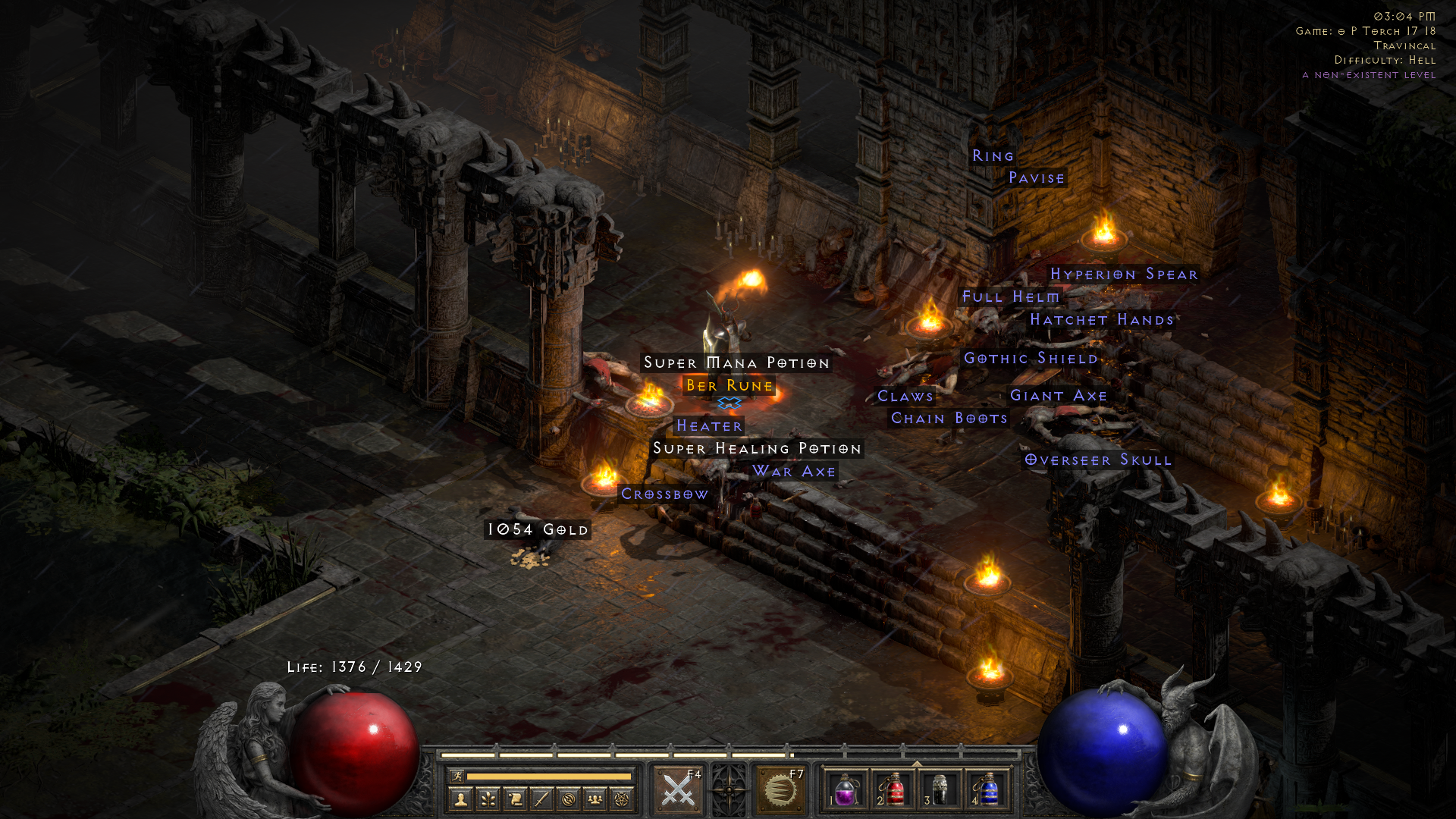1456x819 pixels.
Task: Open the quest log scroll icon
Action: click(x=517, y=800)
